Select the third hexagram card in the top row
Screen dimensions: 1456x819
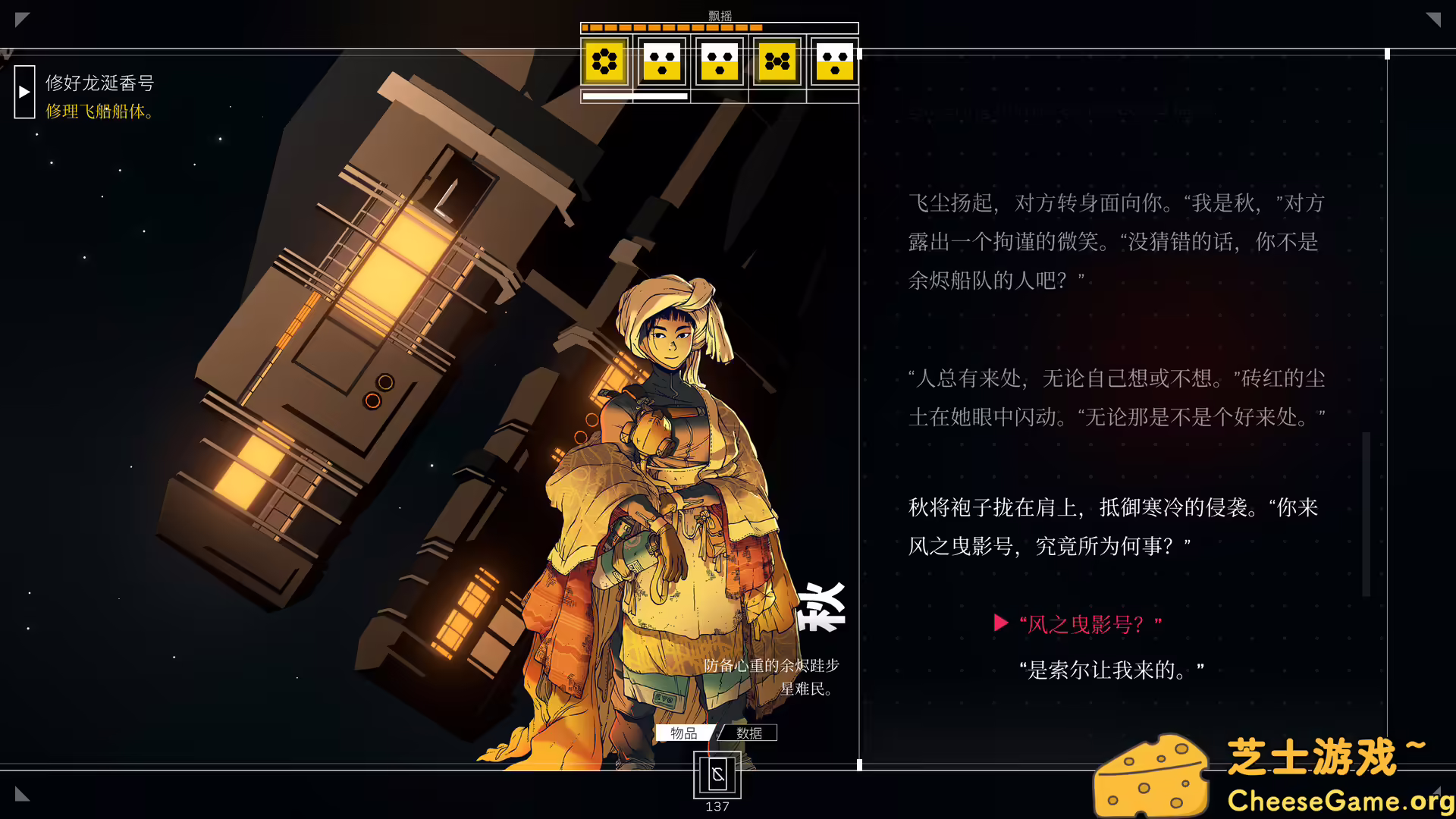719,62
